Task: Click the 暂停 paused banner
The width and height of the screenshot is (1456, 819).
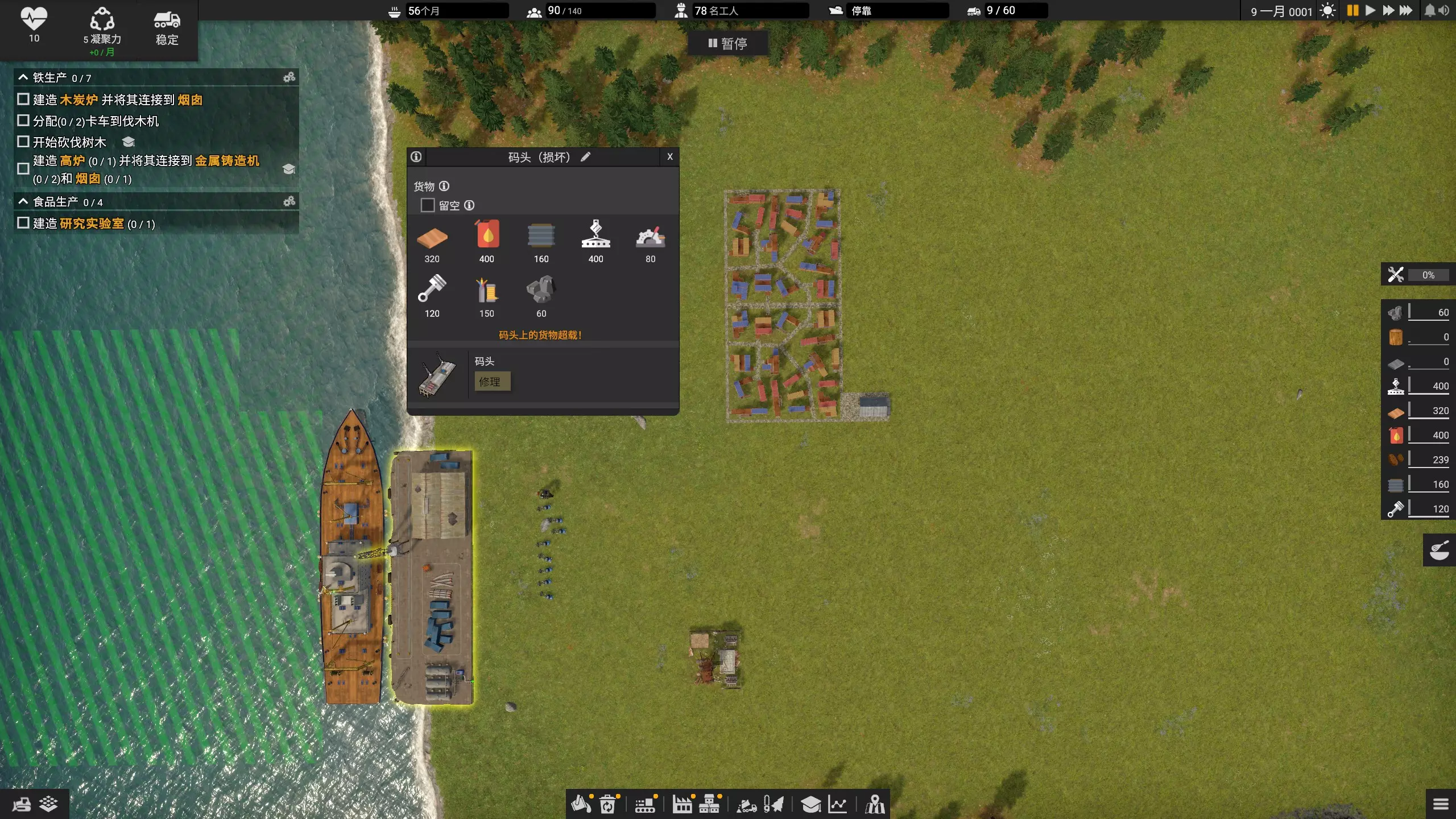Action: pyautogui.click(x=727, y=44)
